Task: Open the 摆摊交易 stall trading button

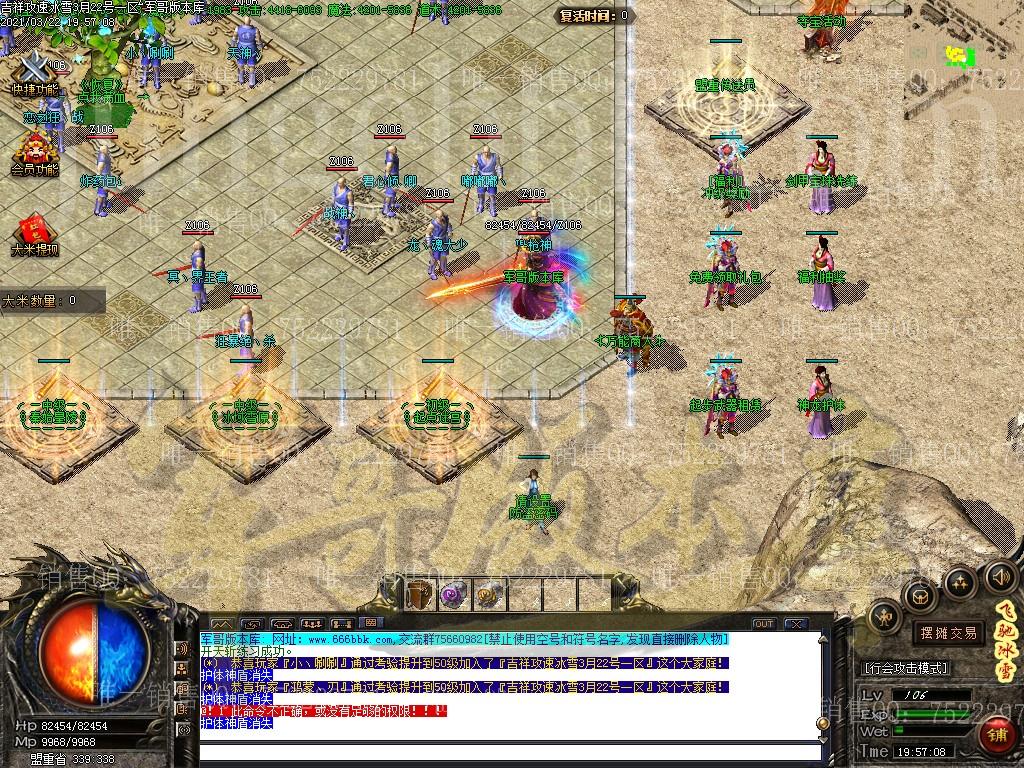Action: coord(949,632)
